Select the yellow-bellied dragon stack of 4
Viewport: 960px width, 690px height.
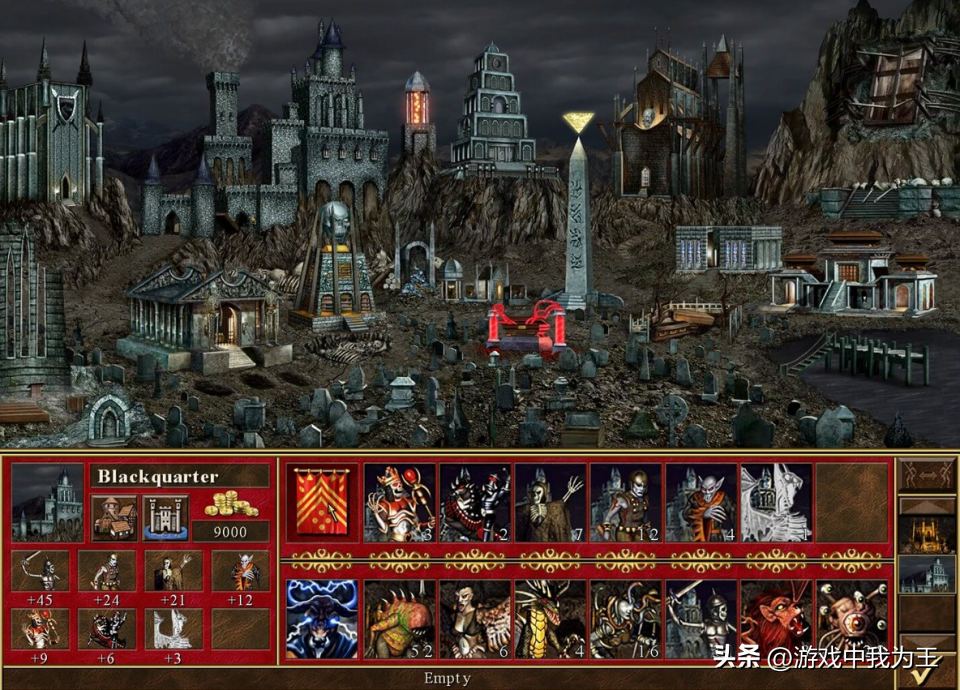(550, 620)
